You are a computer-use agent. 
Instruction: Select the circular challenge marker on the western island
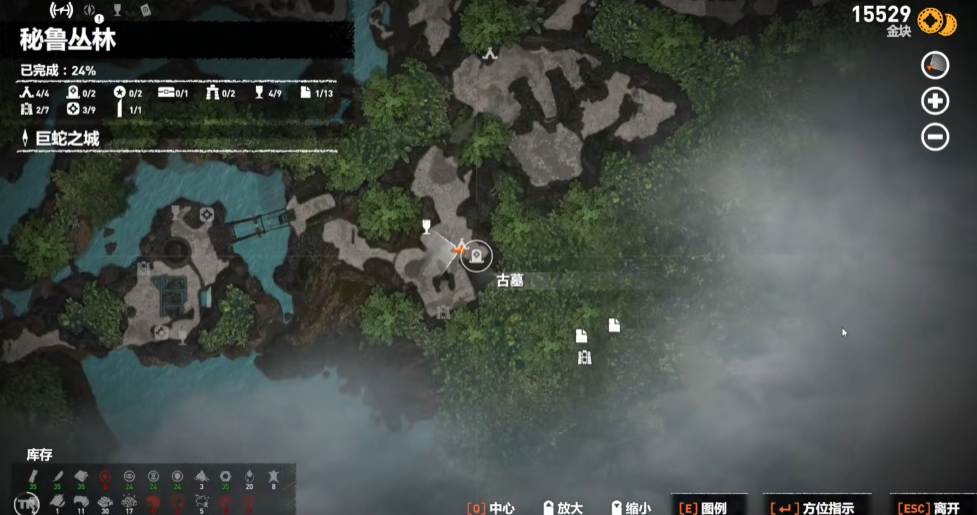207,214
